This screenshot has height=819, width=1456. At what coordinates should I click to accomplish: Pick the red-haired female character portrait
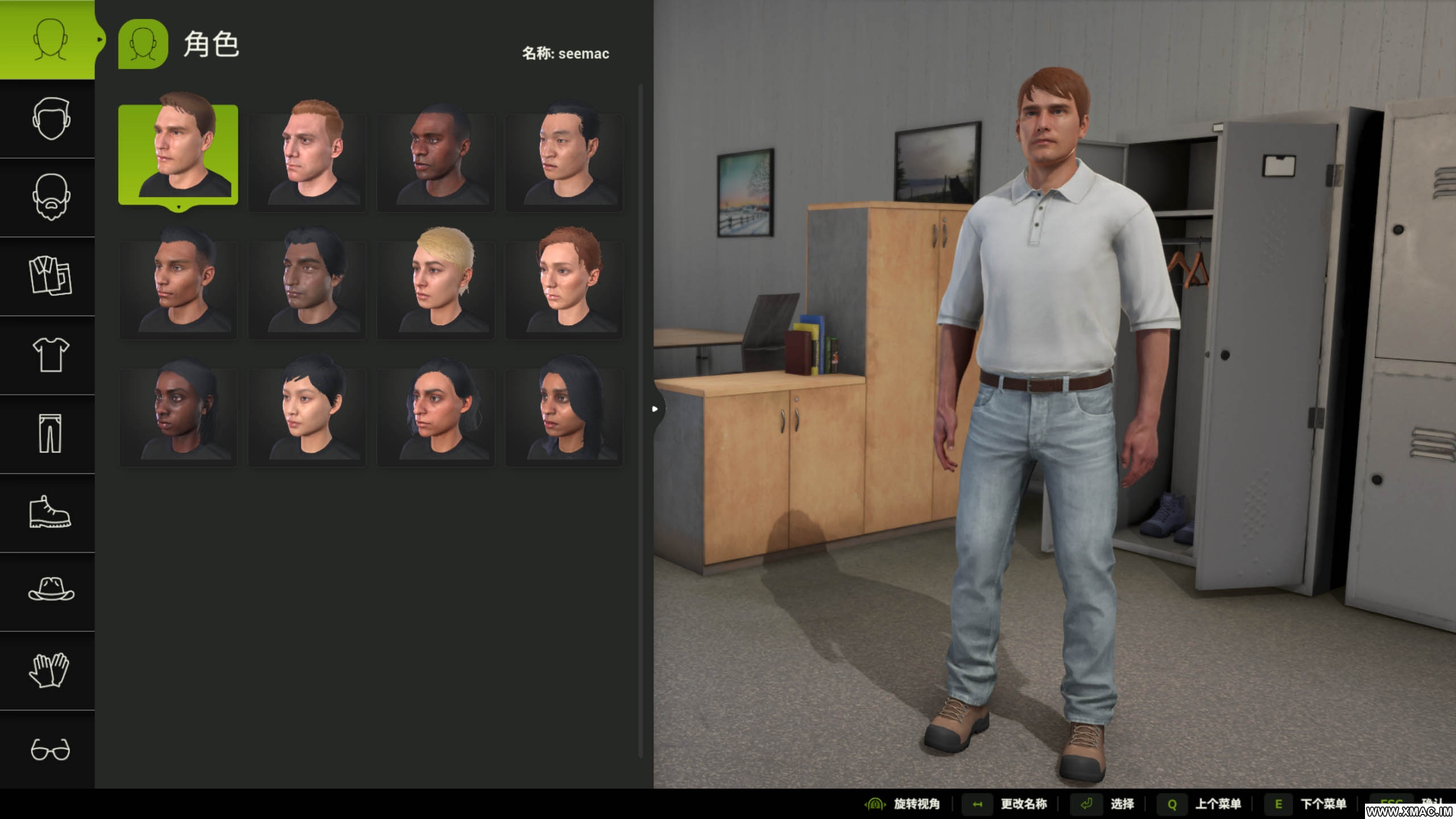click(564, 283)
